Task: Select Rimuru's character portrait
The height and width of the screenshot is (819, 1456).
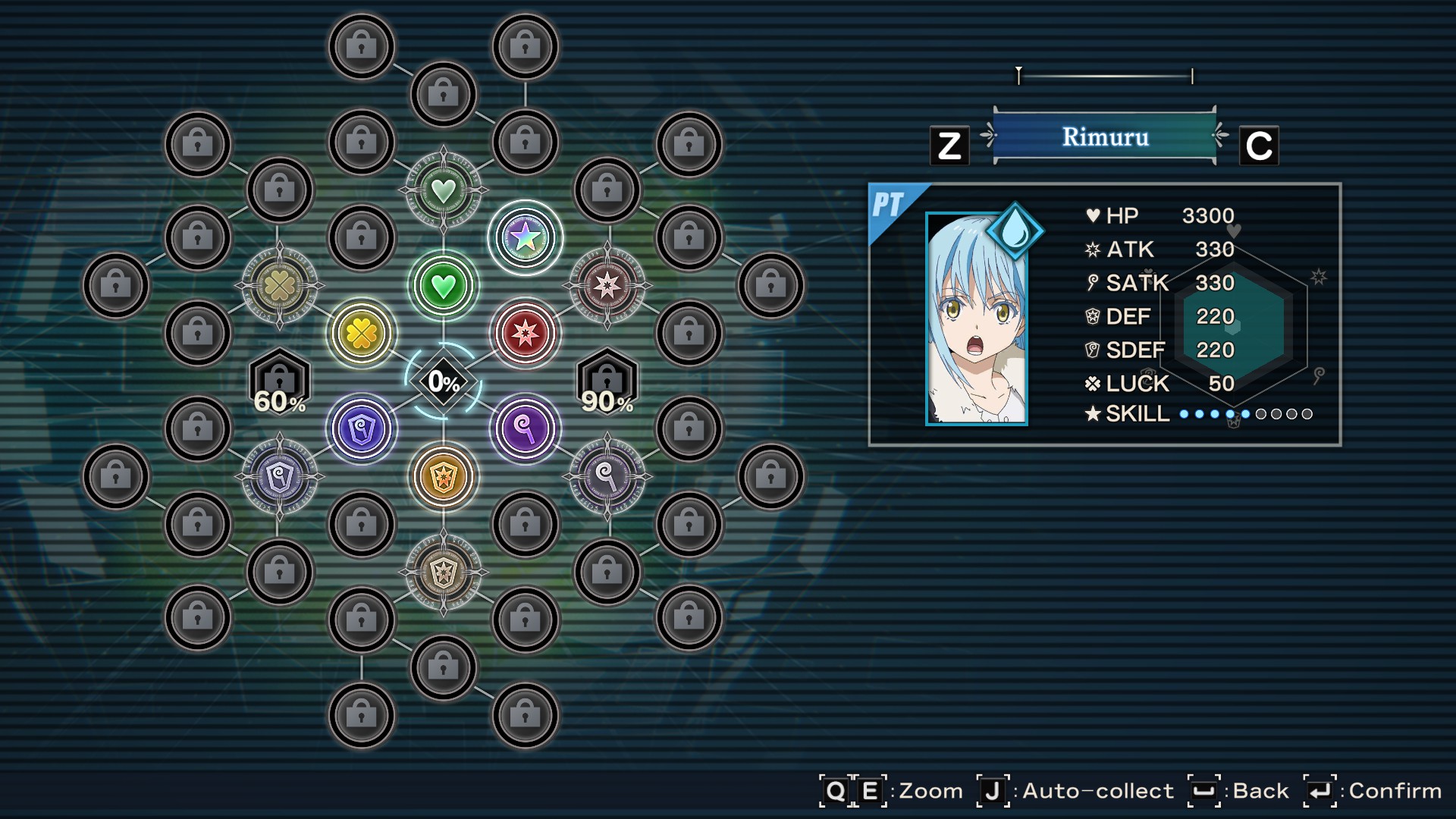Action: (977, 318)
